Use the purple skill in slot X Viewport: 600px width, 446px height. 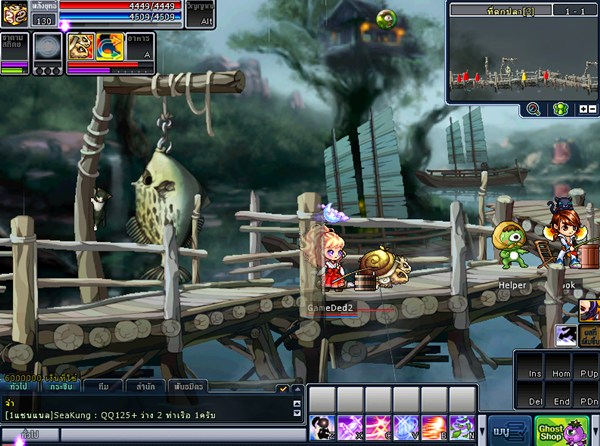click(350, 428)
